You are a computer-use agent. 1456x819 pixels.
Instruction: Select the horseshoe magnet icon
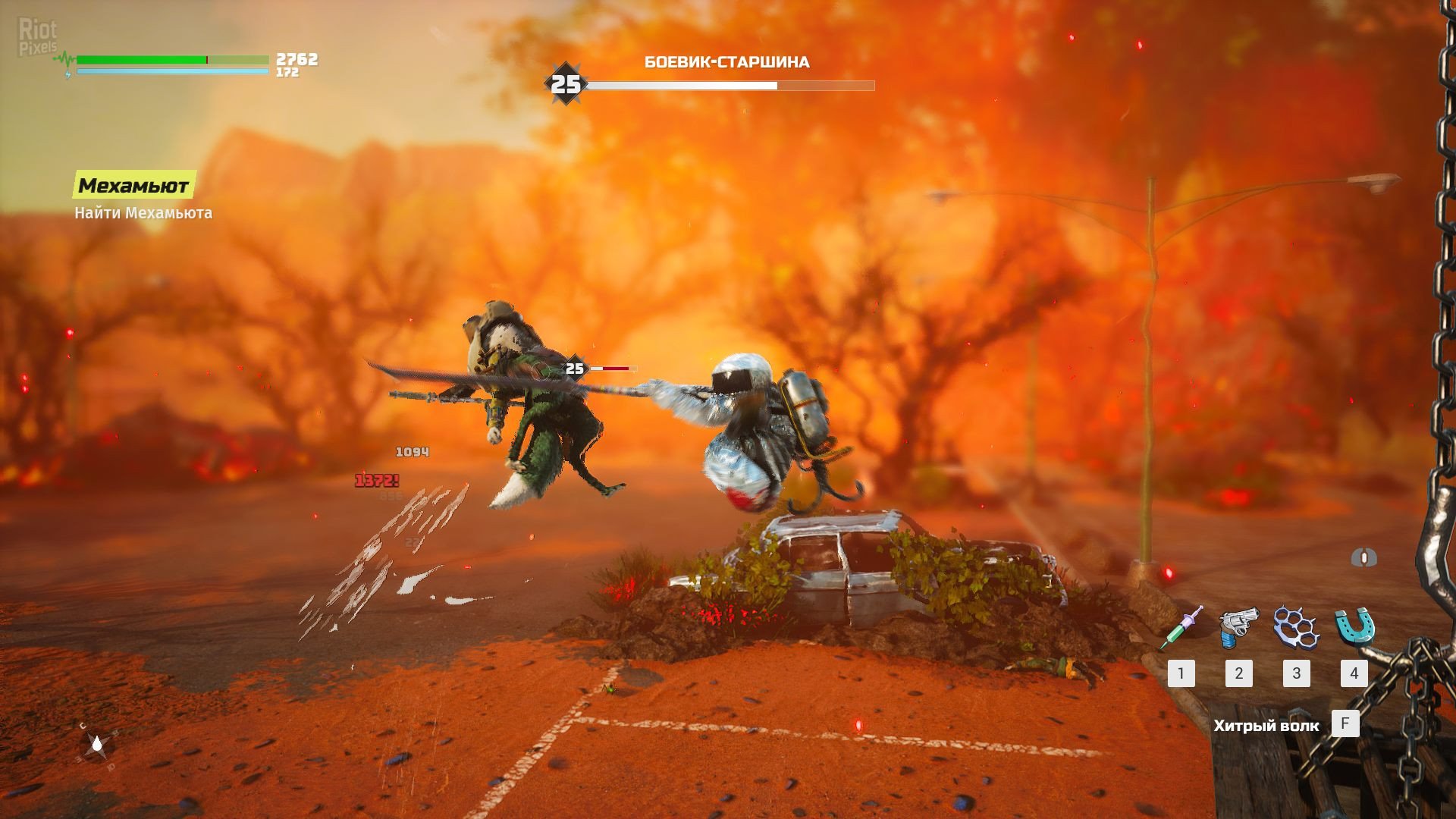tap(1354, 628)
